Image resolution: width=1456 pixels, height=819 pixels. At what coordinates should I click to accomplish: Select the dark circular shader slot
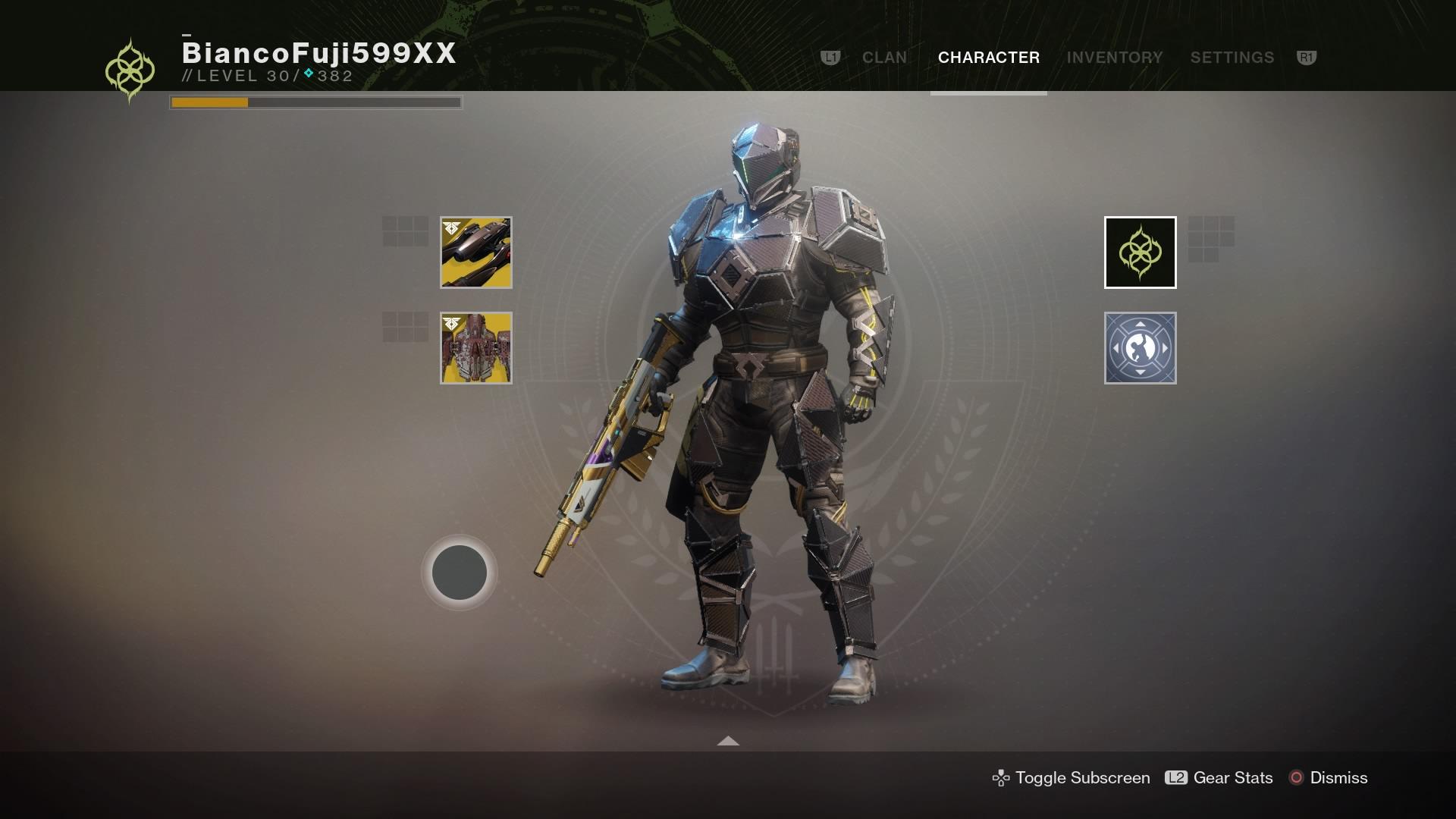click(x=458, y=573)
